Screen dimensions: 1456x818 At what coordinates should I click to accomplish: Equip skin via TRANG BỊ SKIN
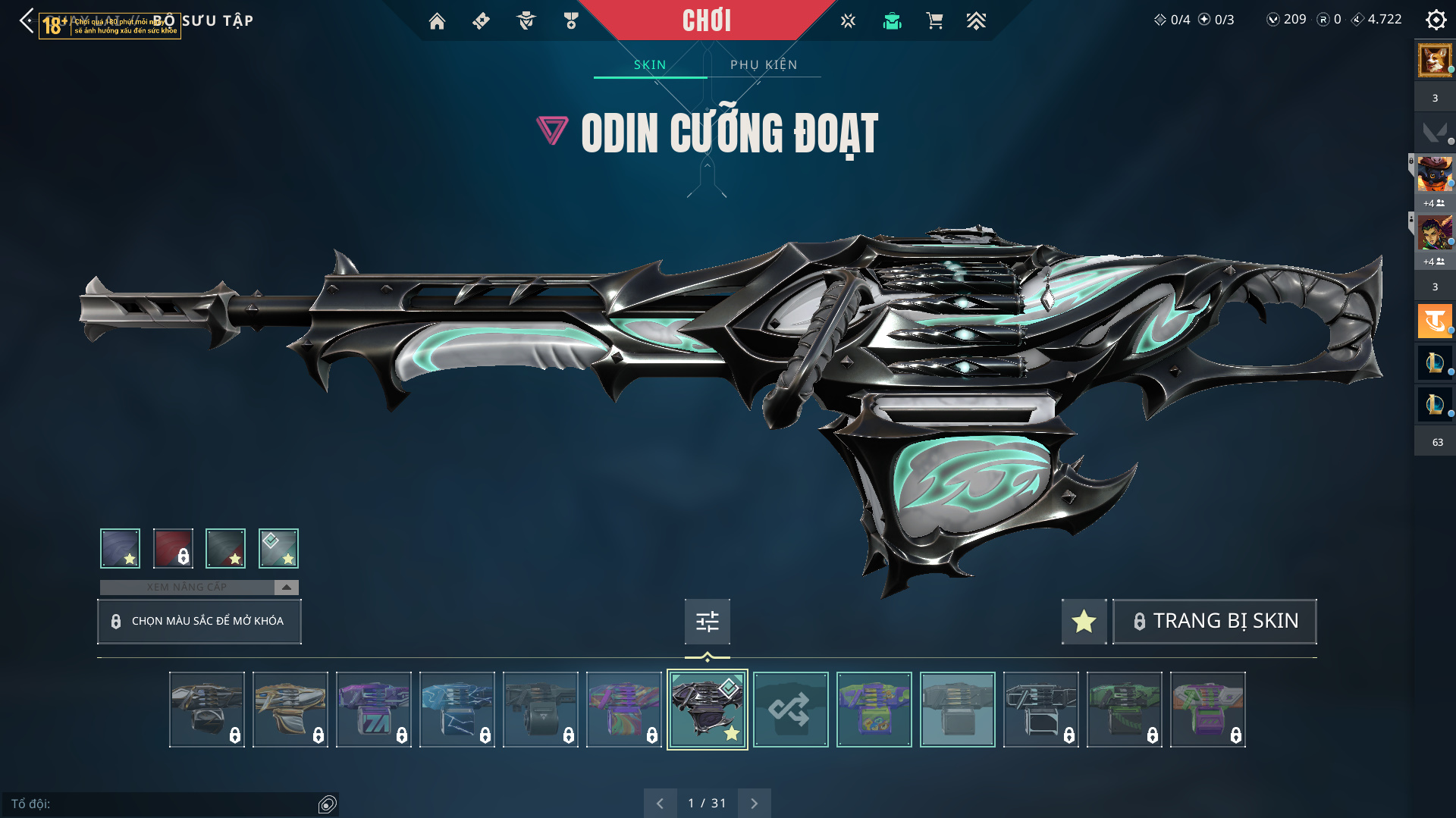(x=1214, y=621)
